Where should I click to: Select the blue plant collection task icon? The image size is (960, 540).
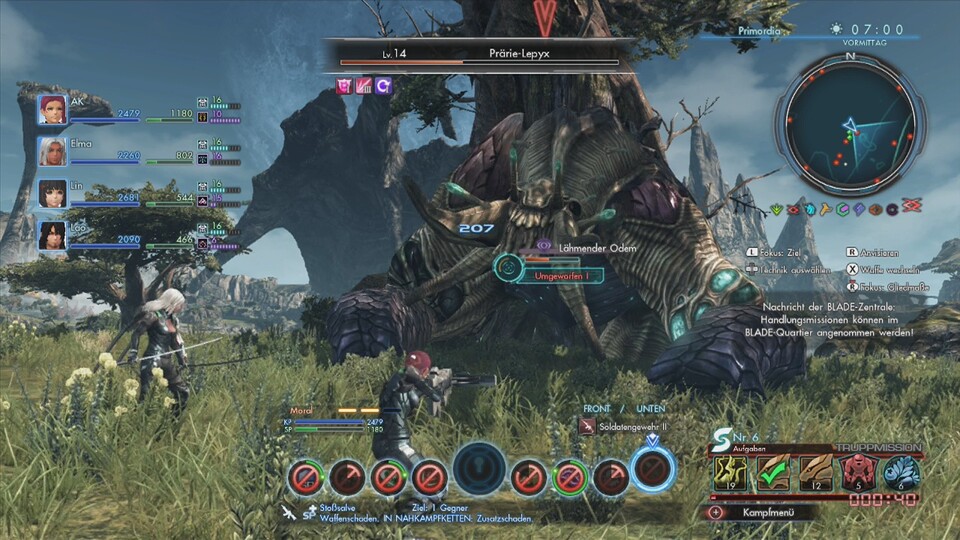[901, 473]
